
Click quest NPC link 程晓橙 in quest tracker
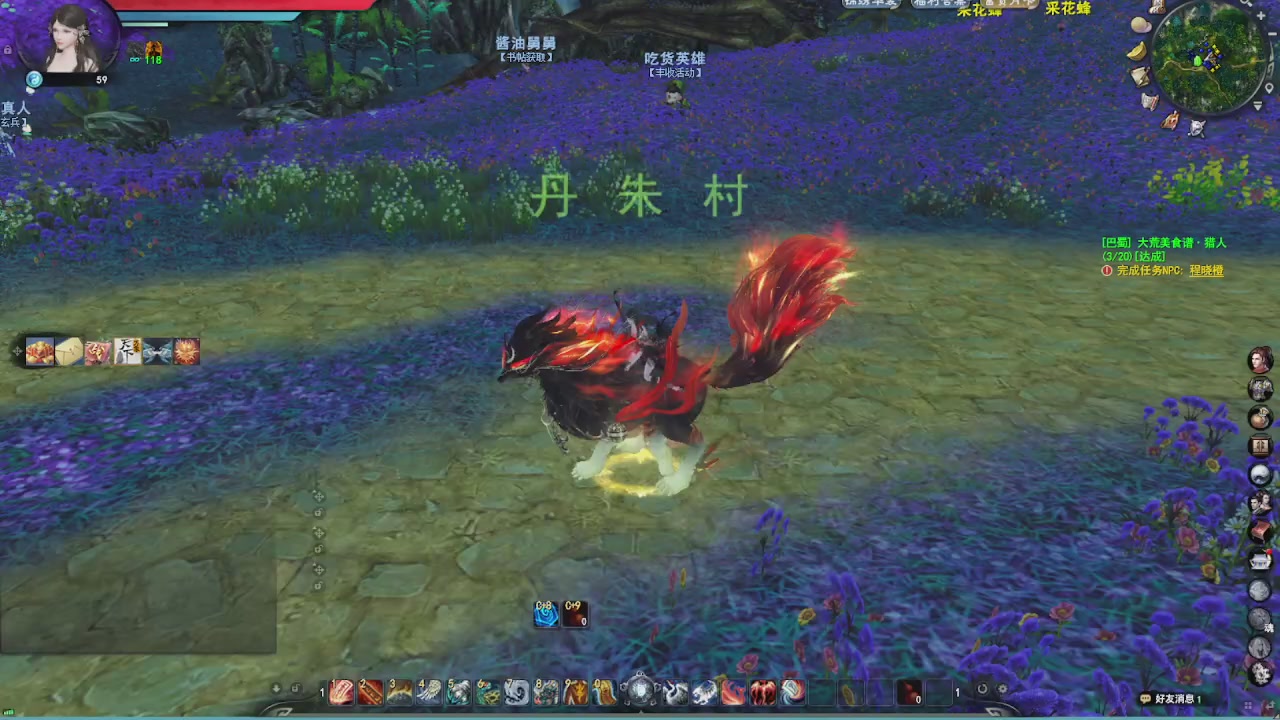(x=1206, y=271)
